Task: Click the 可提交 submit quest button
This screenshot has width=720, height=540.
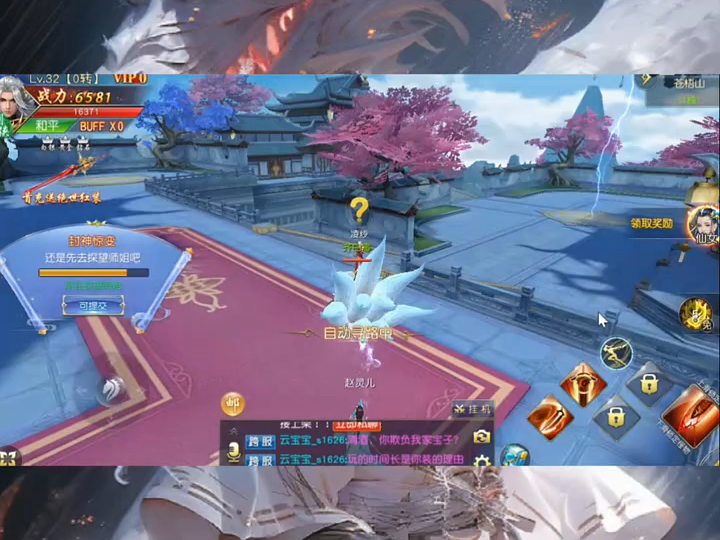Action: [92, 307]
